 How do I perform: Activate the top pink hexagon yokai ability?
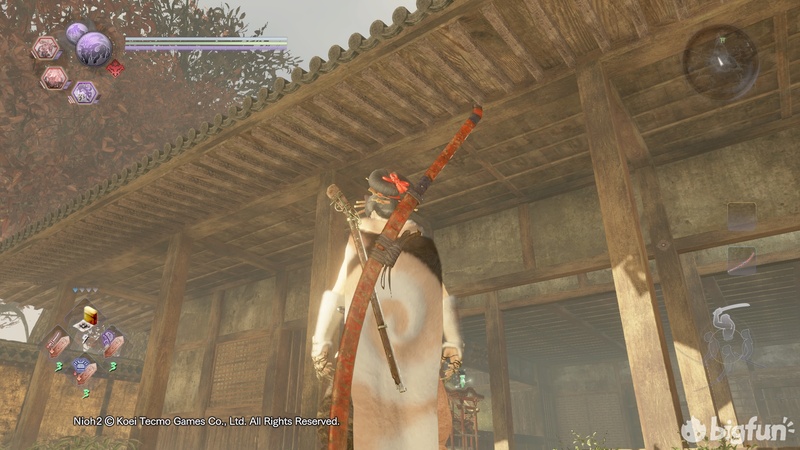pos(46,47)
